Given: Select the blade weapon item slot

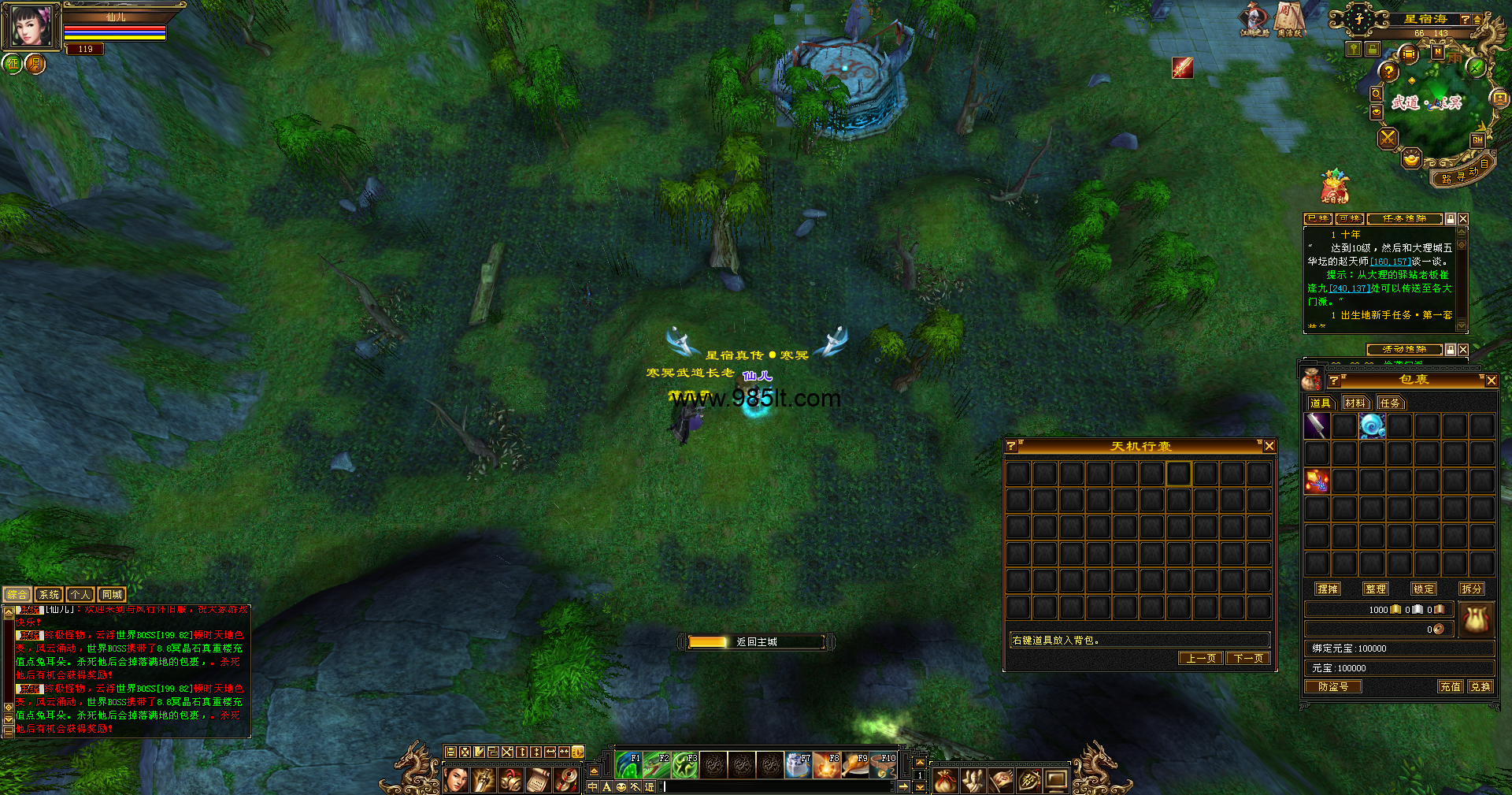Looking at the screenshot, I should (1317, 426).
